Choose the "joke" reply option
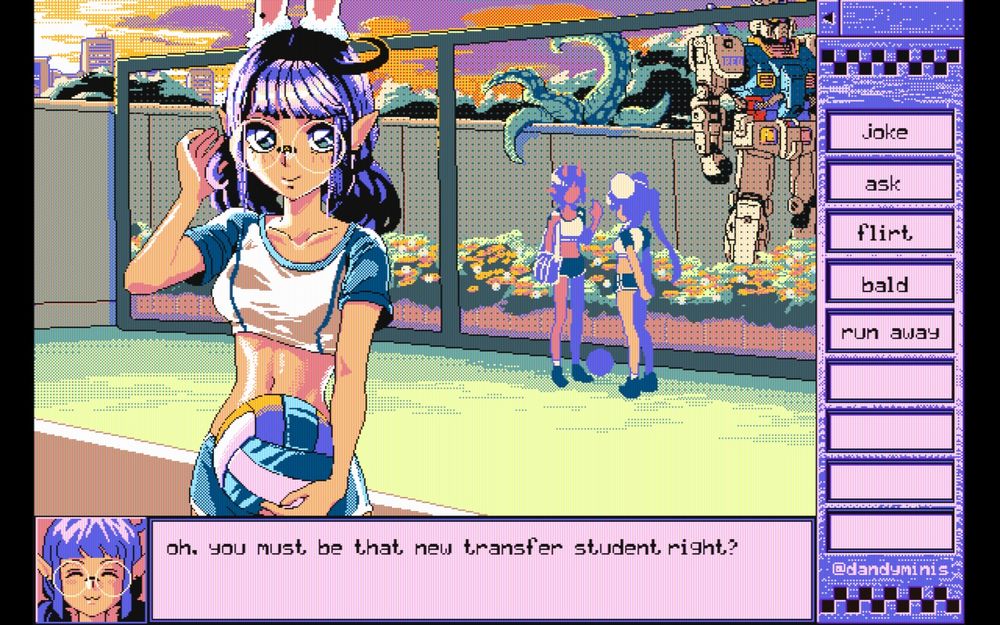This screenshot has width=1000, height=625. 889,132
